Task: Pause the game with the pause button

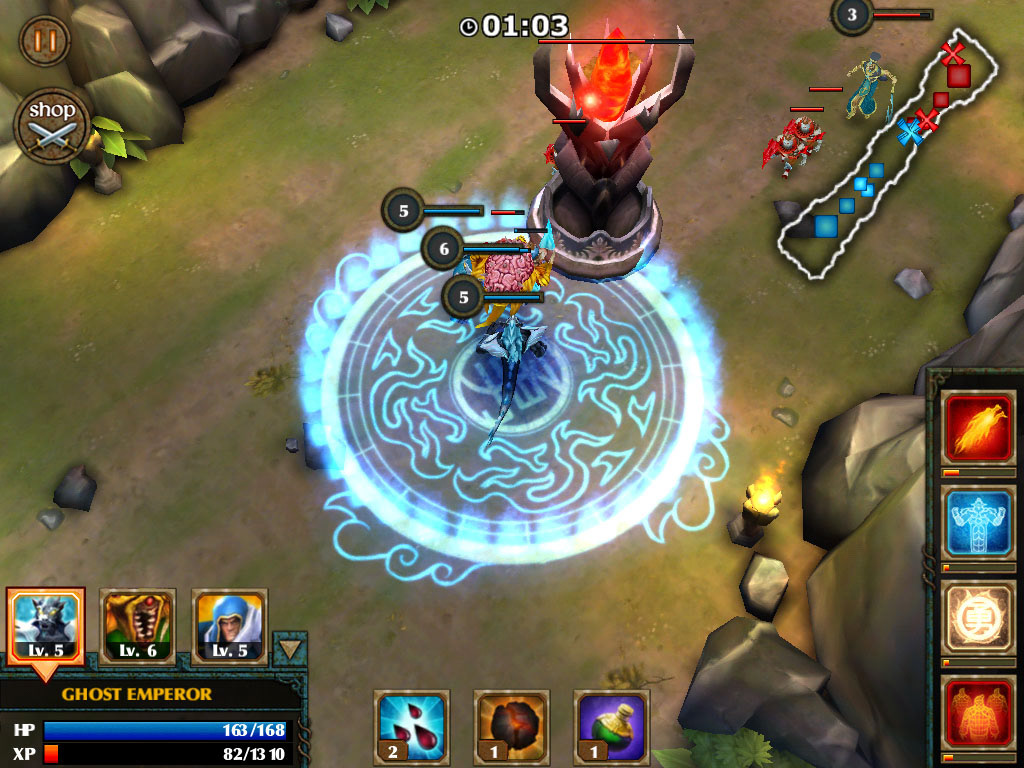Action: tap(44, 42)
